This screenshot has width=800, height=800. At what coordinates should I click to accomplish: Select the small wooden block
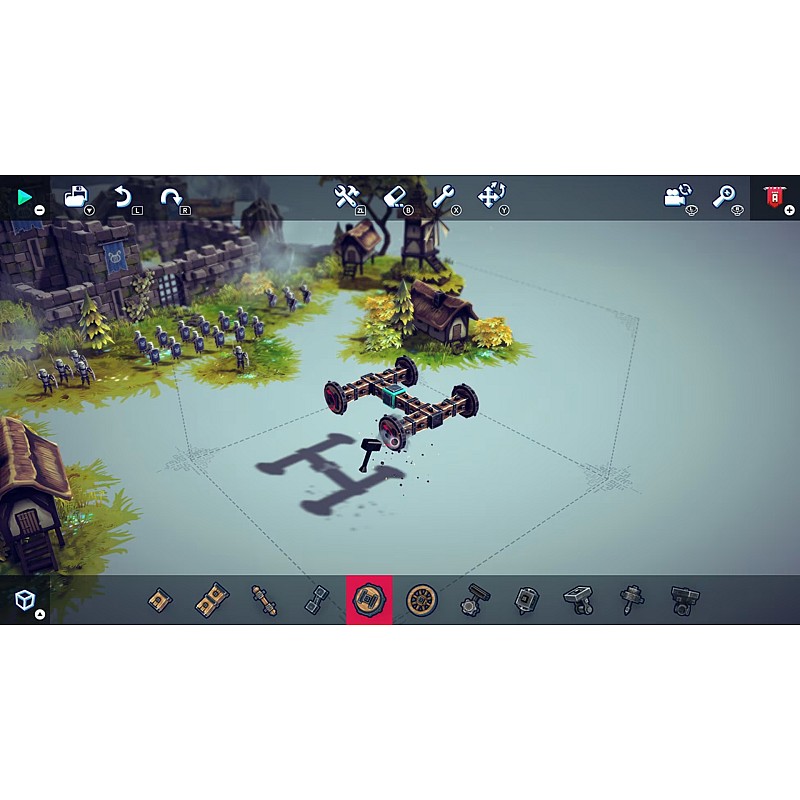[x=160, y=600]
